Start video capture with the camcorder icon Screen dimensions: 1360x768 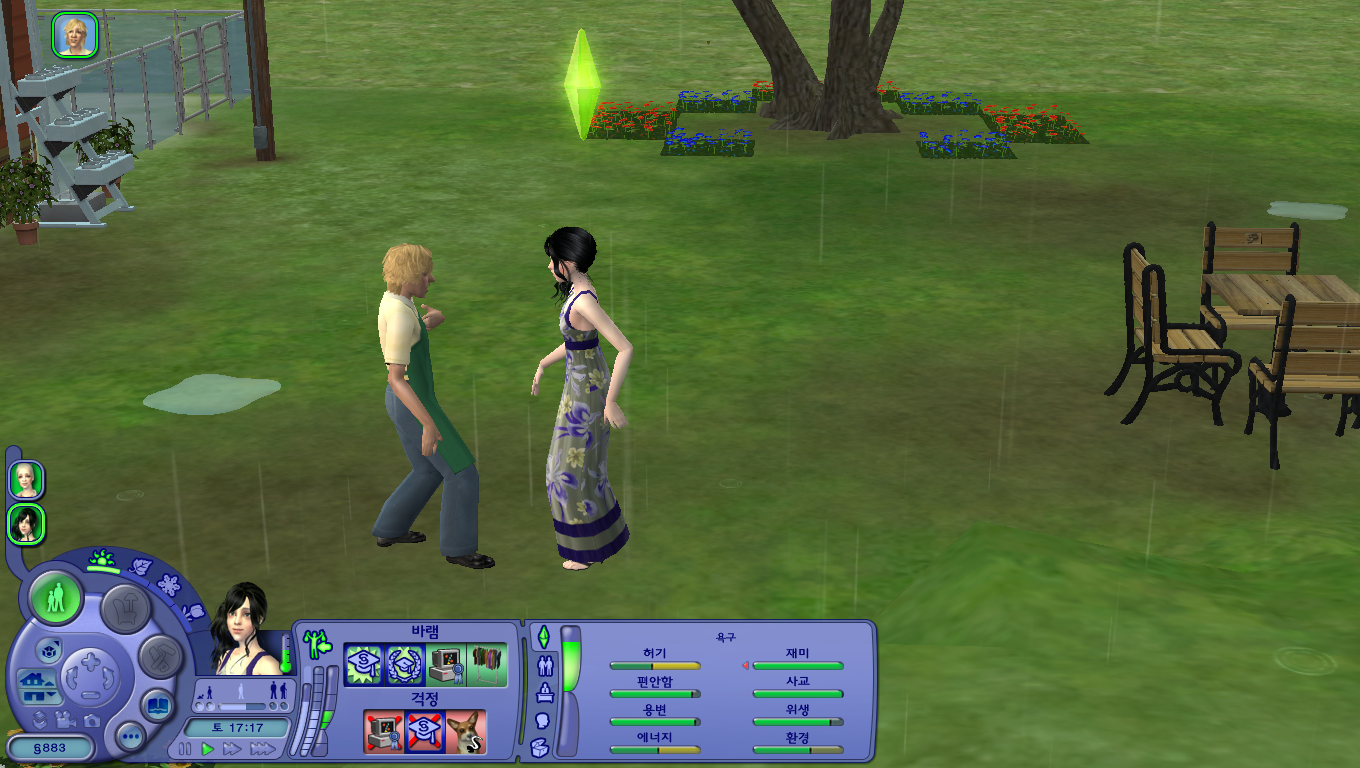tap(66, 720)
